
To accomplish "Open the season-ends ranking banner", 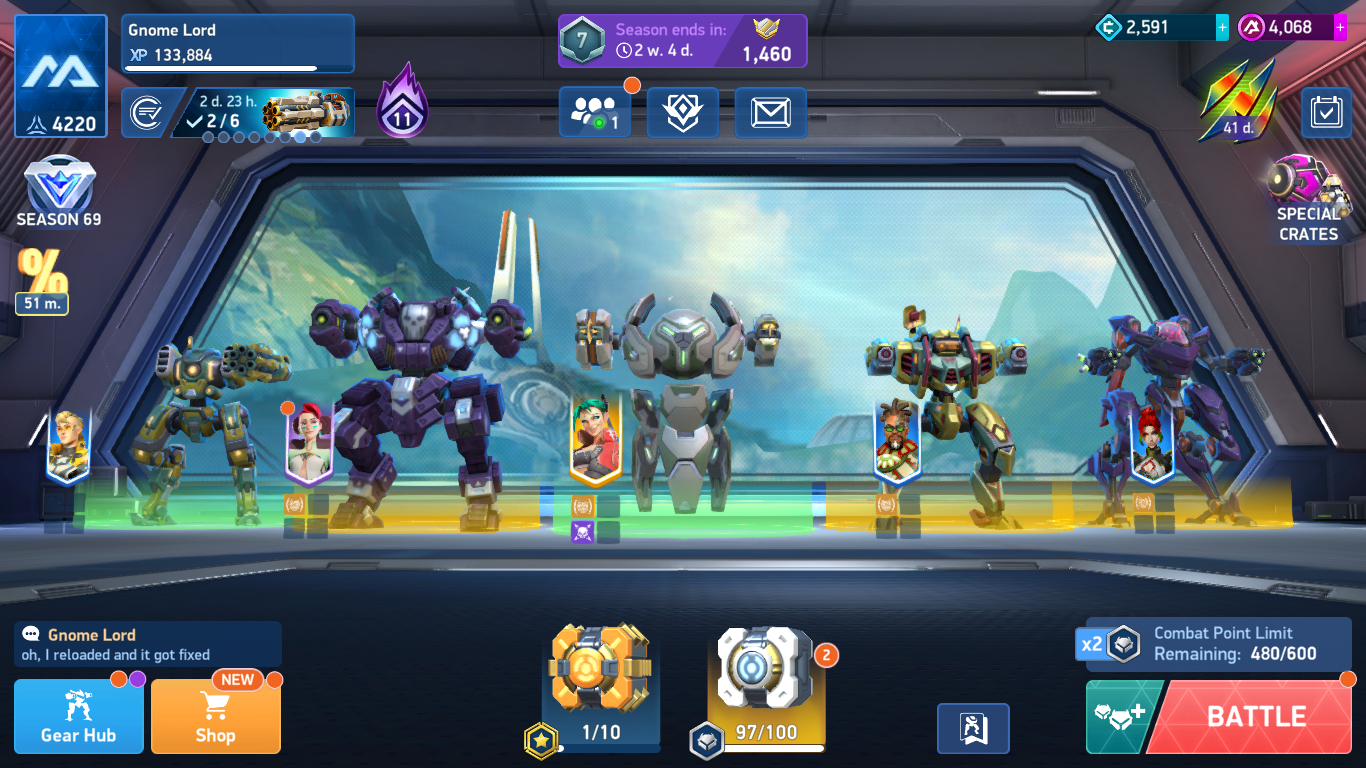I will (x=682, y=41).
